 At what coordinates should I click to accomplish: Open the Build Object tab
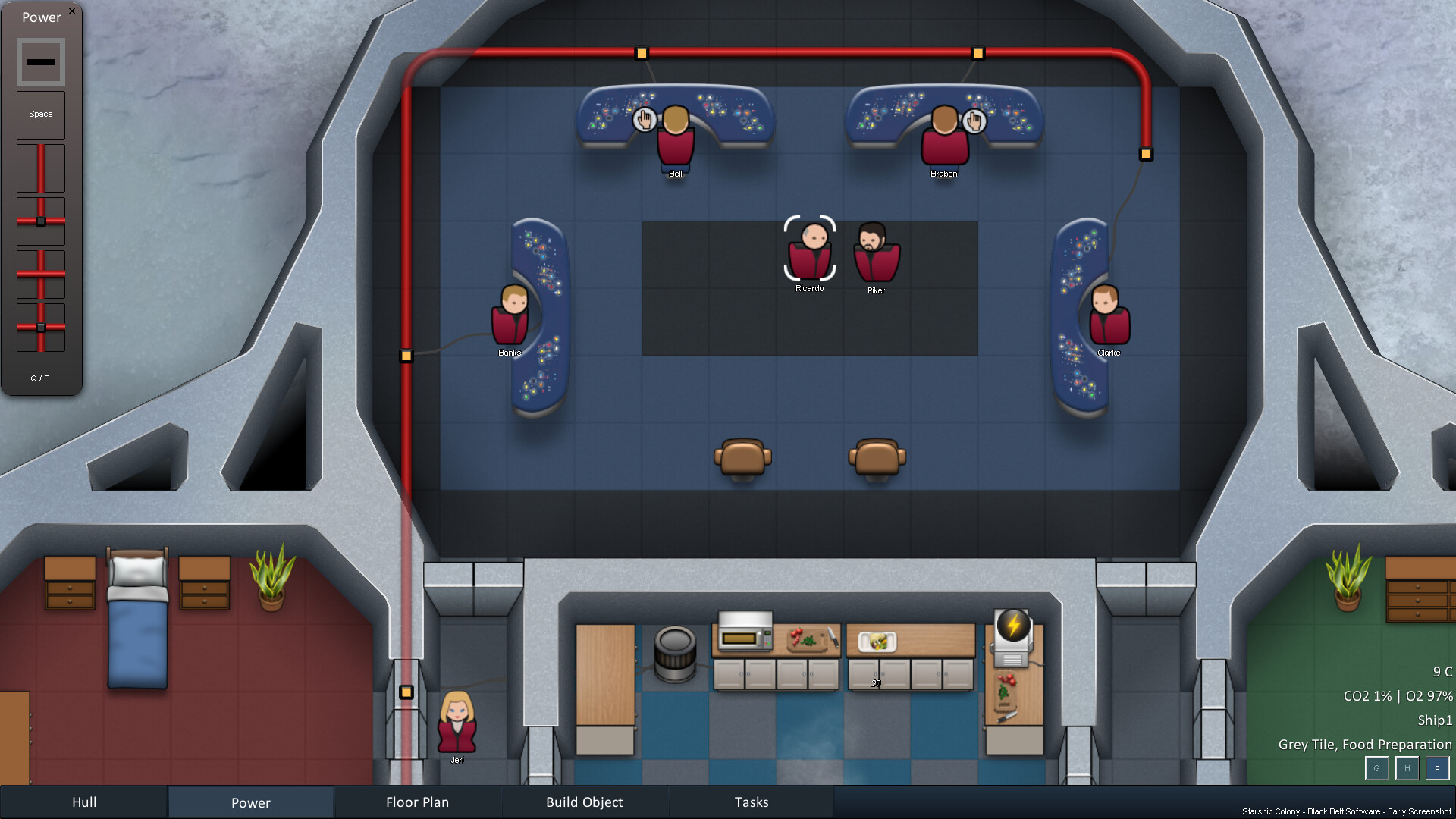click(x=584, y=802)
